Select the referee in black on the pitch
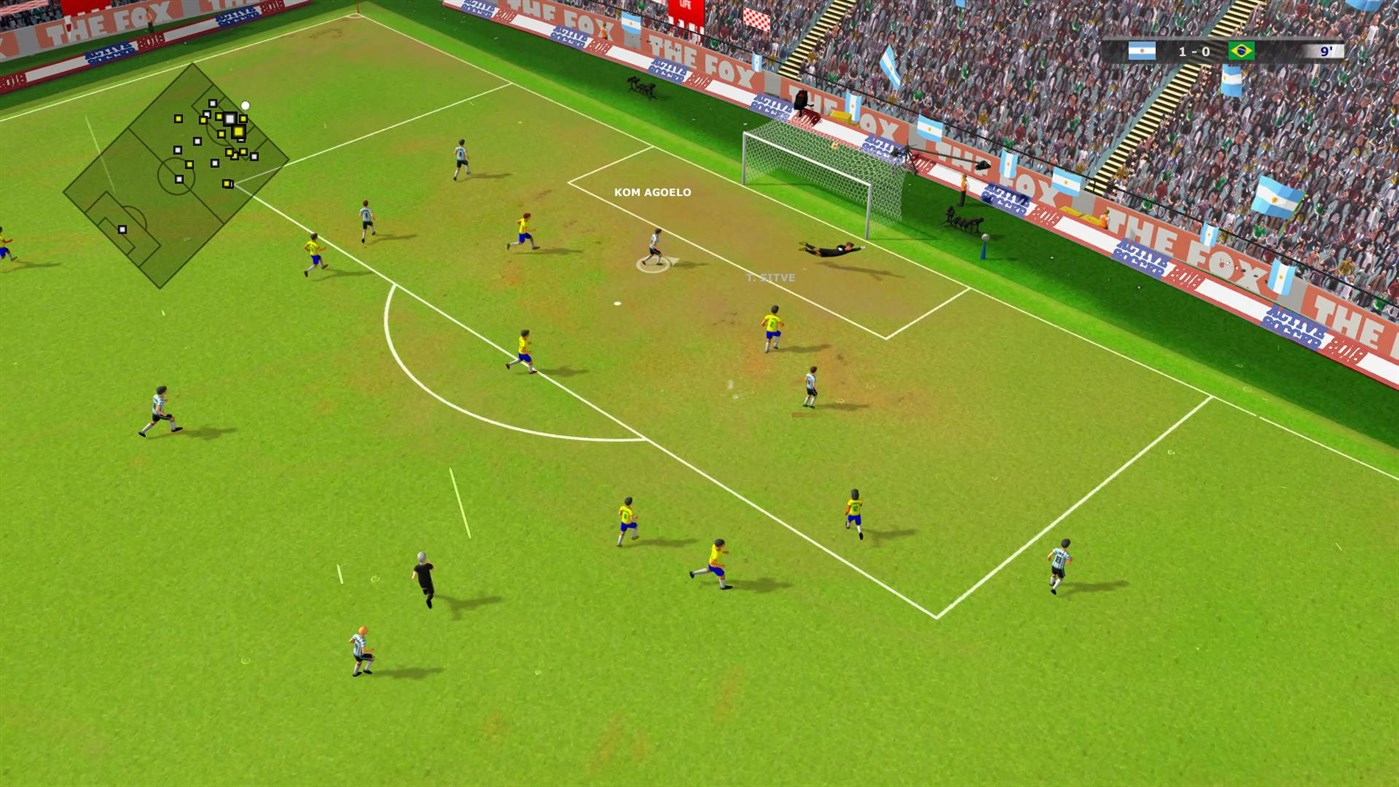The width and height of the screenshot is (1399, 787). tap(423, 580)
